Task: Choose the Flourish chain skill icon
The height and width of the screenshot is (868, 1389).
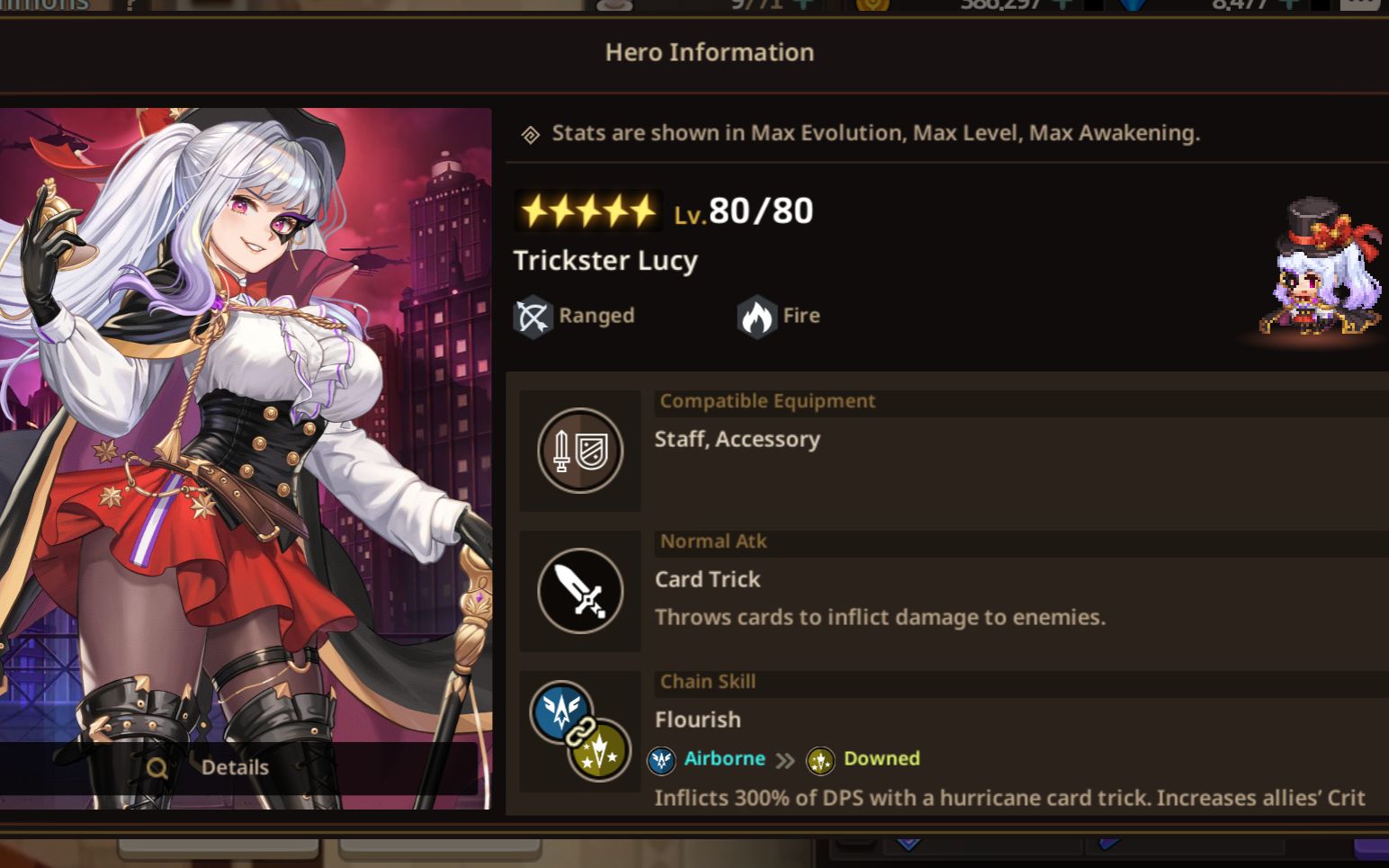Action: click(x=580, y=731)
